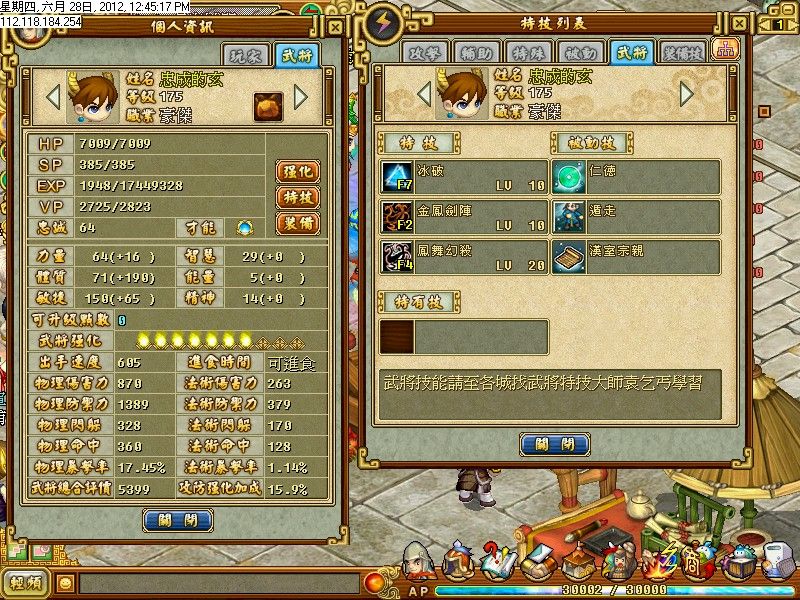Screen dimensions: 800x600
Task: Close the skill list with 關閉 button
Action: [x=553, y=444]
